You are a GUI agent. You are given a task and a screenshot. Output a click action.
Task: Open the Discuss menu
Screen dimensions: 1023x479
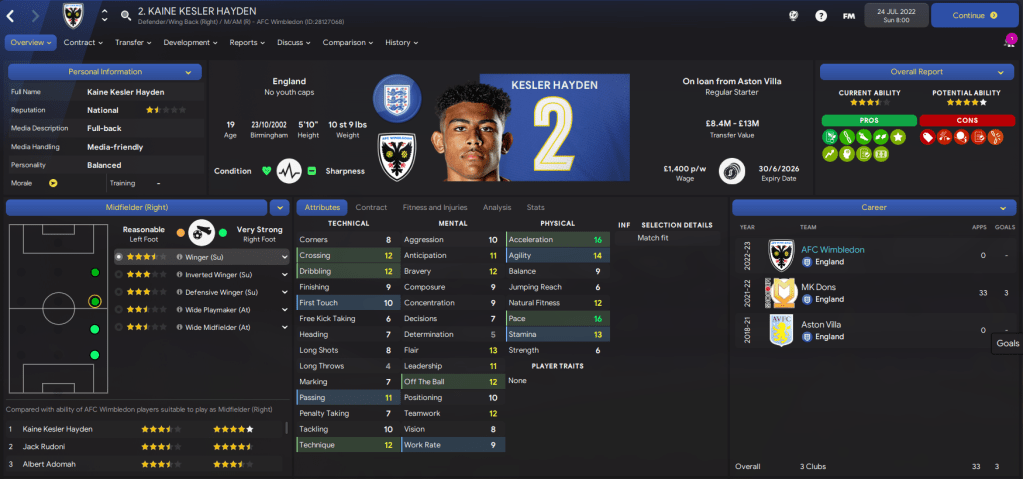(293, 43)
